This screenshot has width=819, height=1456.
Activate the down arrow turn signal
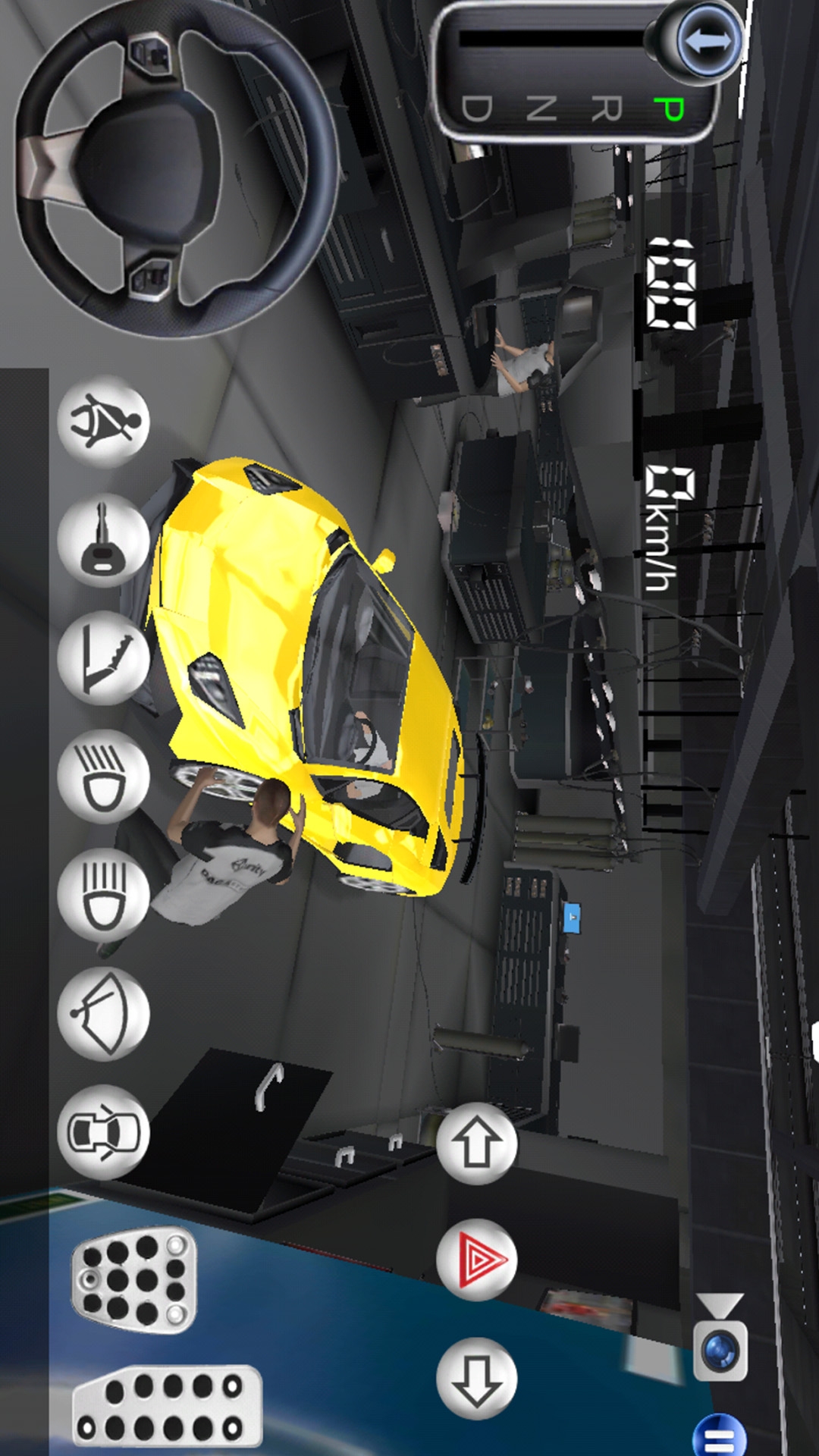[x=476, y=1379]
